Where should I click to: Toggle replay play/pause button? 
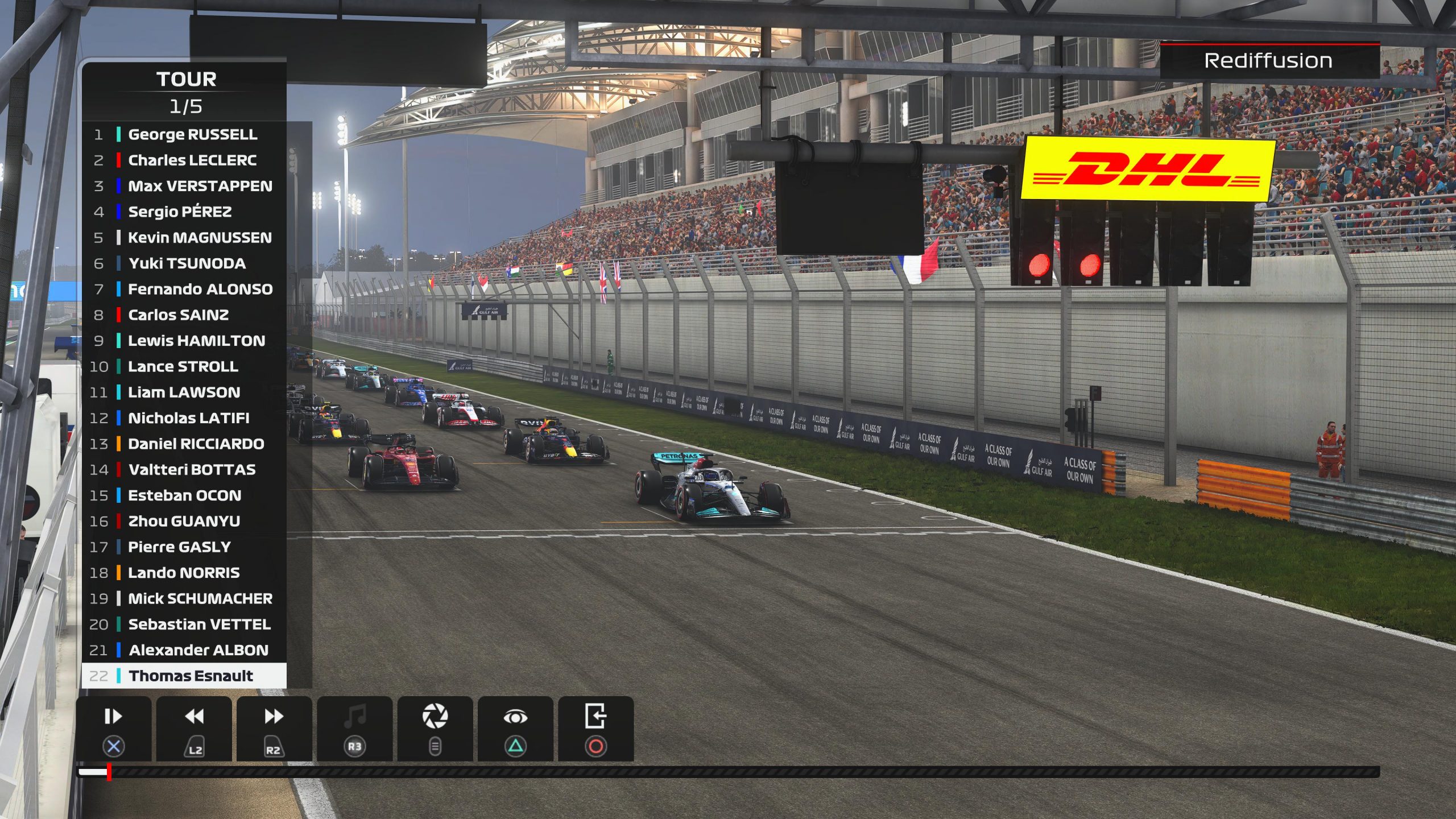coord(113,728)
